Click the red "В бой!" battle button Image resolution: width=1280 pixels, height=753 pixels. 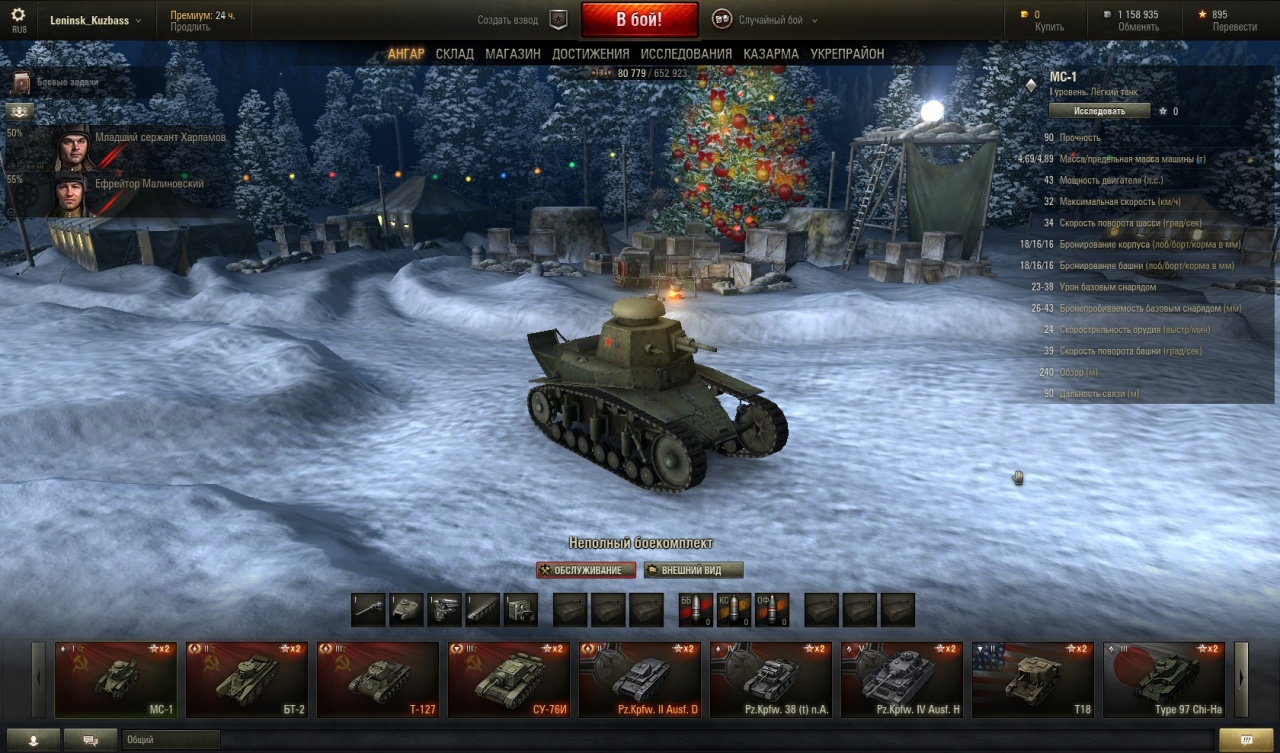(638, 19)
